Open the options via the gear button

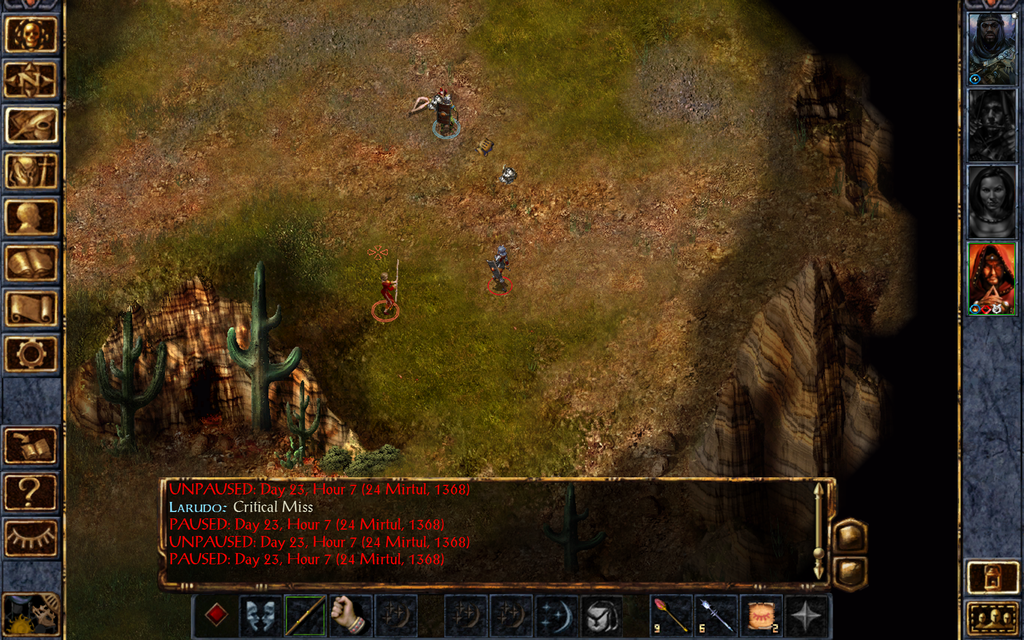(30, 353)
